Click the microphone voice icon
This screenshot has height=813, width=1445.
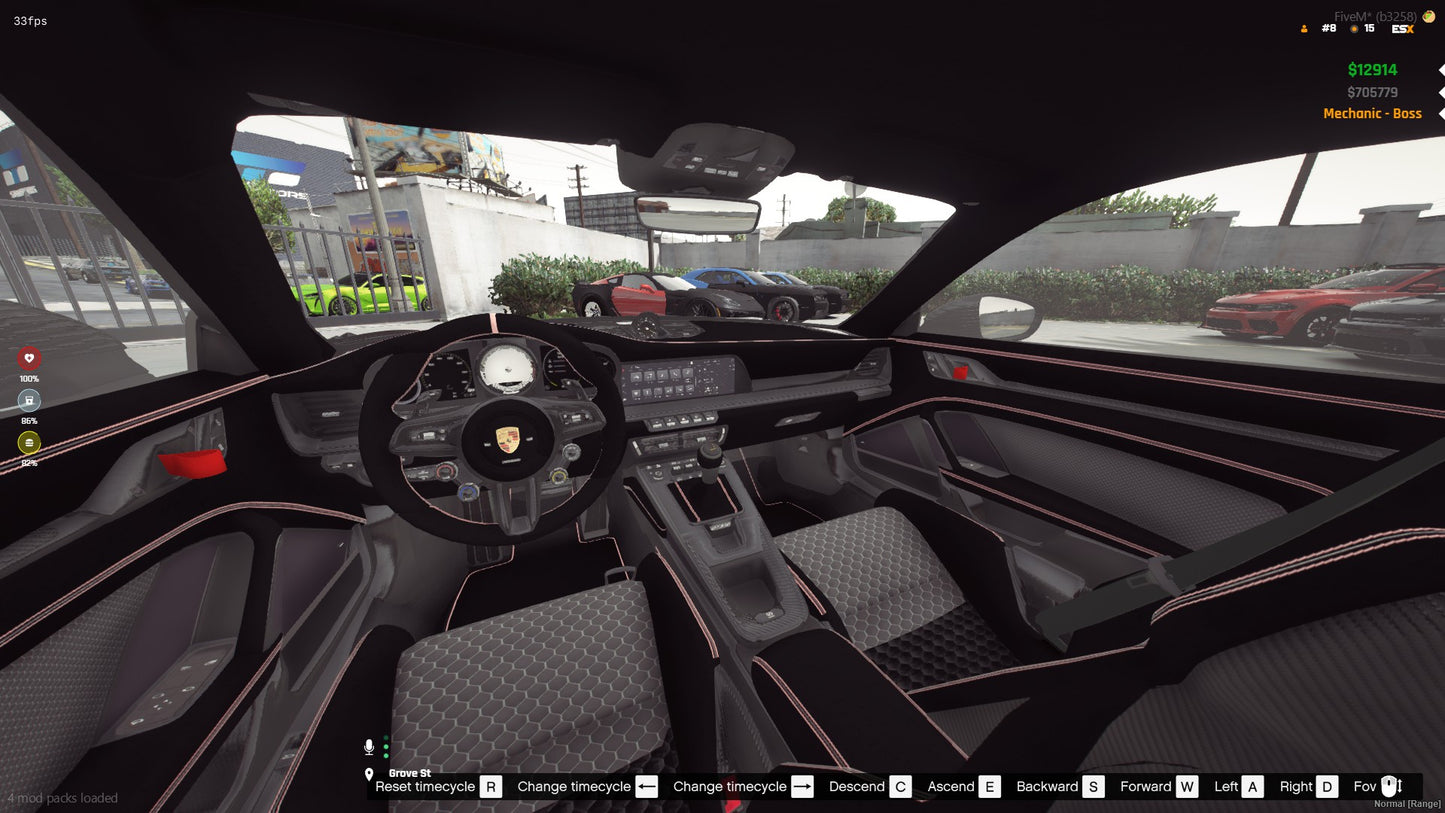click(369, 744)
